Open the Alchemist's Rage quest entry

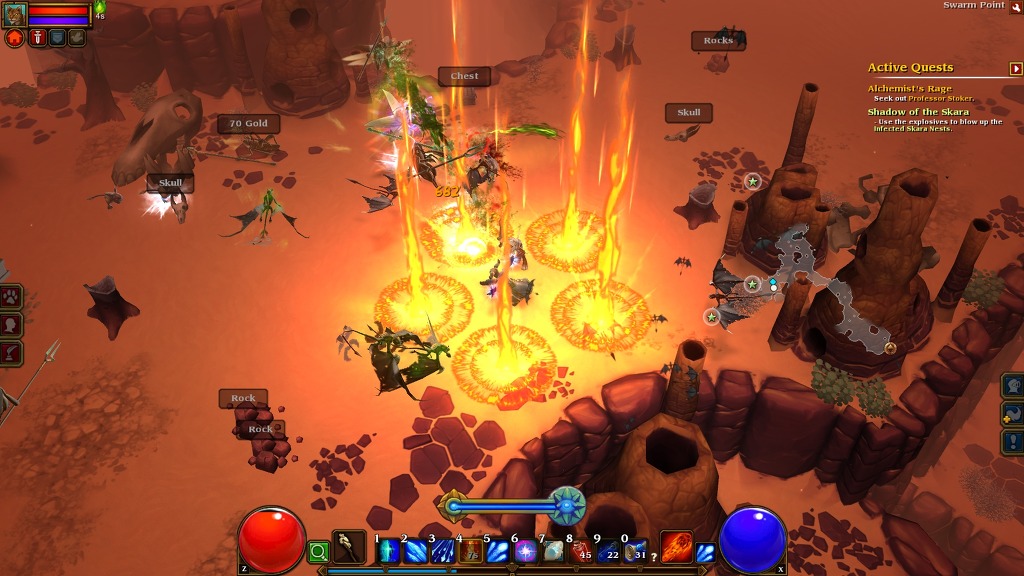coord(909,89)
